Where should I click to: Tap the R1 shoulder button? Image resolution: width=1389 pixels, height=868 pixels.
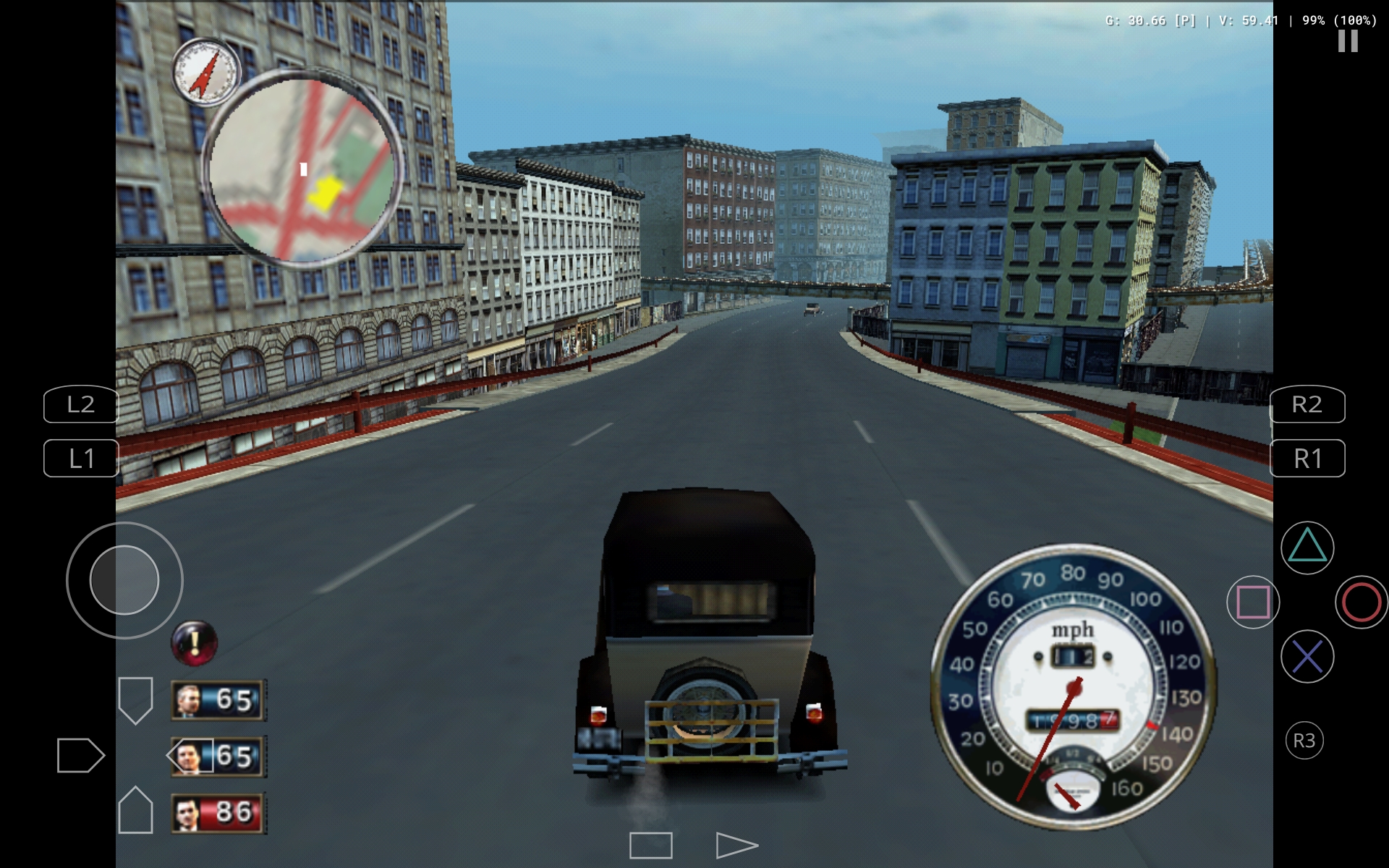[x=1307, y=459]
